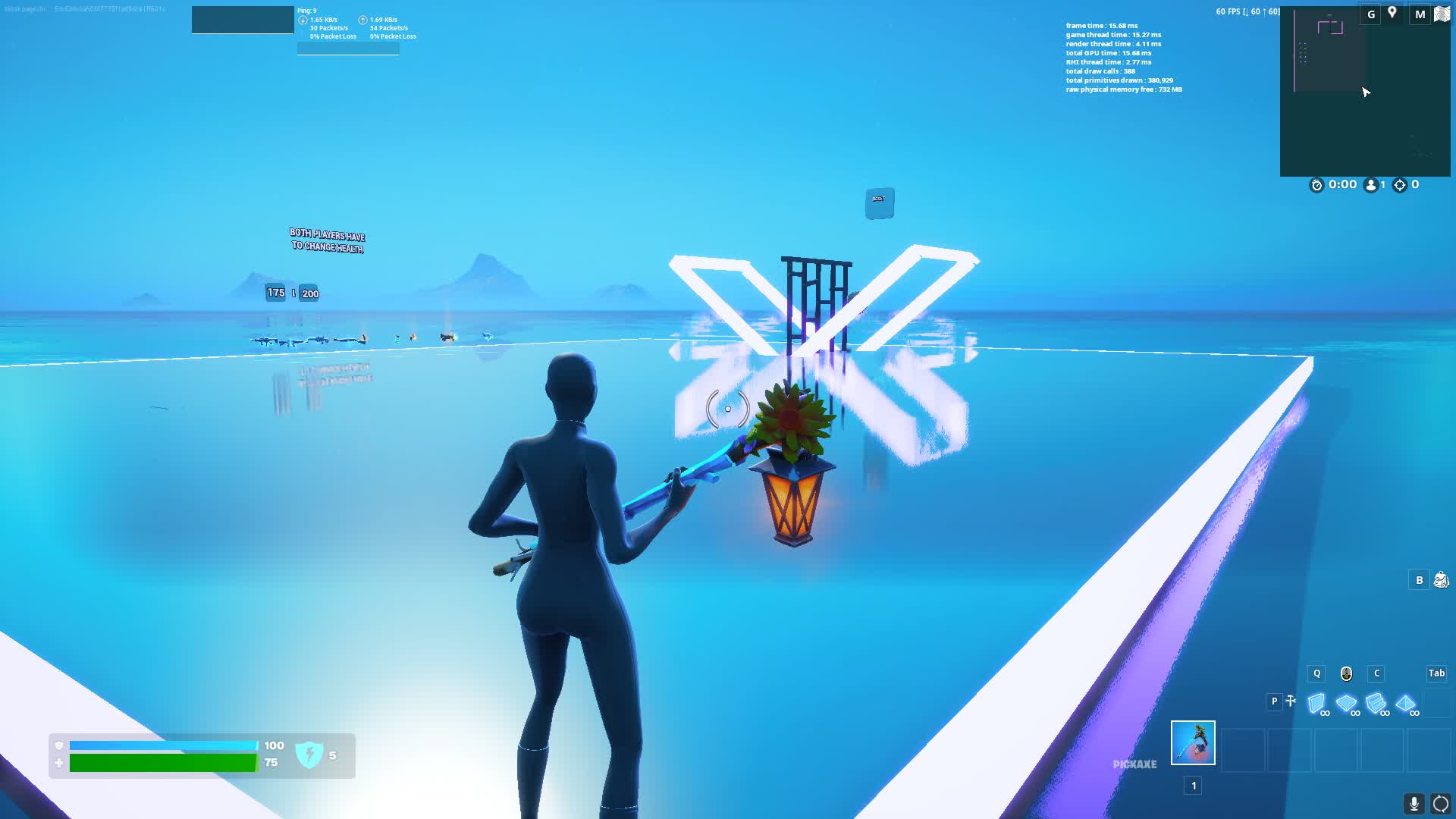Click the map sheet icon beside the M key
The image size is (1456, 819).
click(x=1442, y=14)
